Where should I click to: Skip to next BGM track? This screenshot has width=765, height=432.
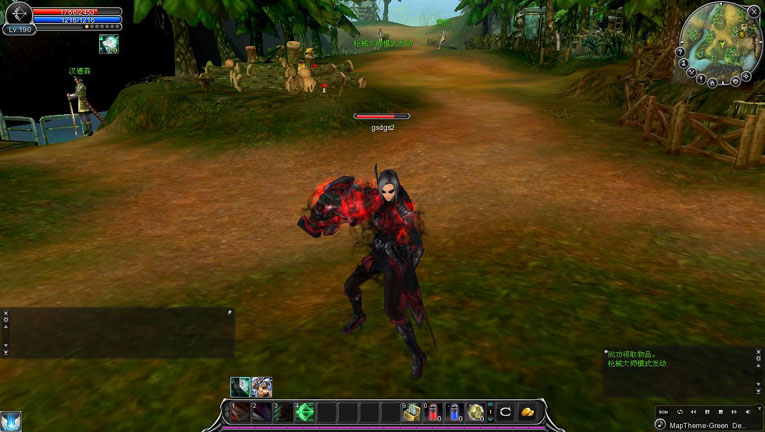[x=734, y=411]
